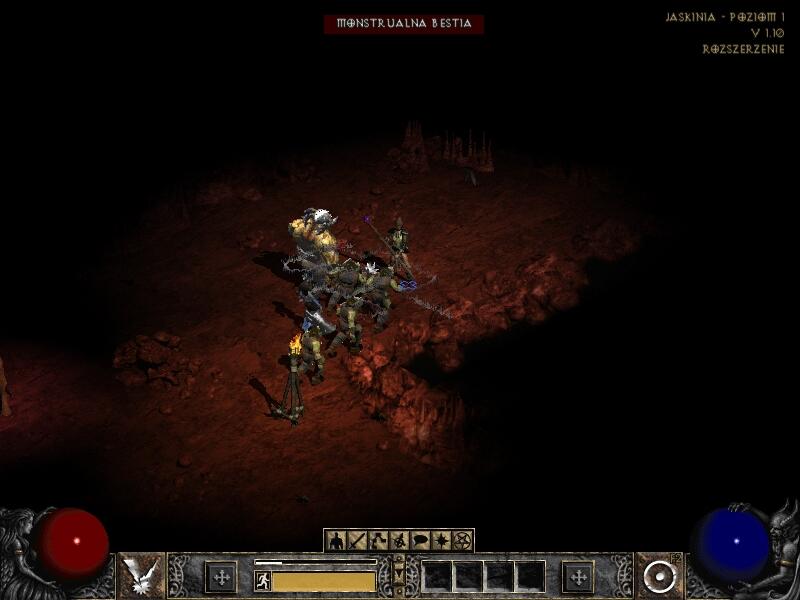Image resolution: width=800 pixels, height=600 pixels.
Task: Click the cross button beside the right skill
Action: pos(578,577)
